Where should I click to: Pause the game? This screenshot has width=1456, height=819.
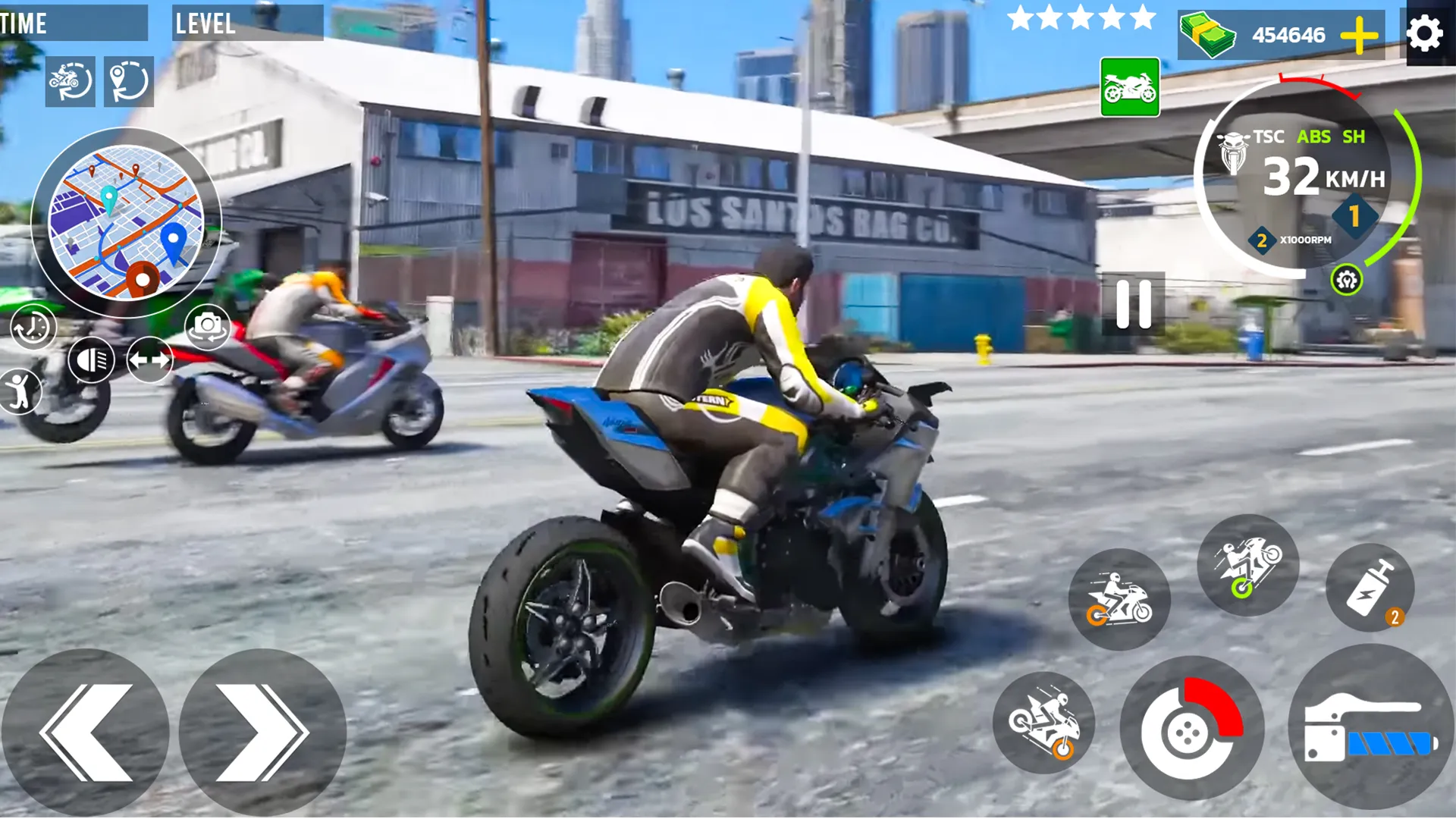click(x=1133, y=303)
